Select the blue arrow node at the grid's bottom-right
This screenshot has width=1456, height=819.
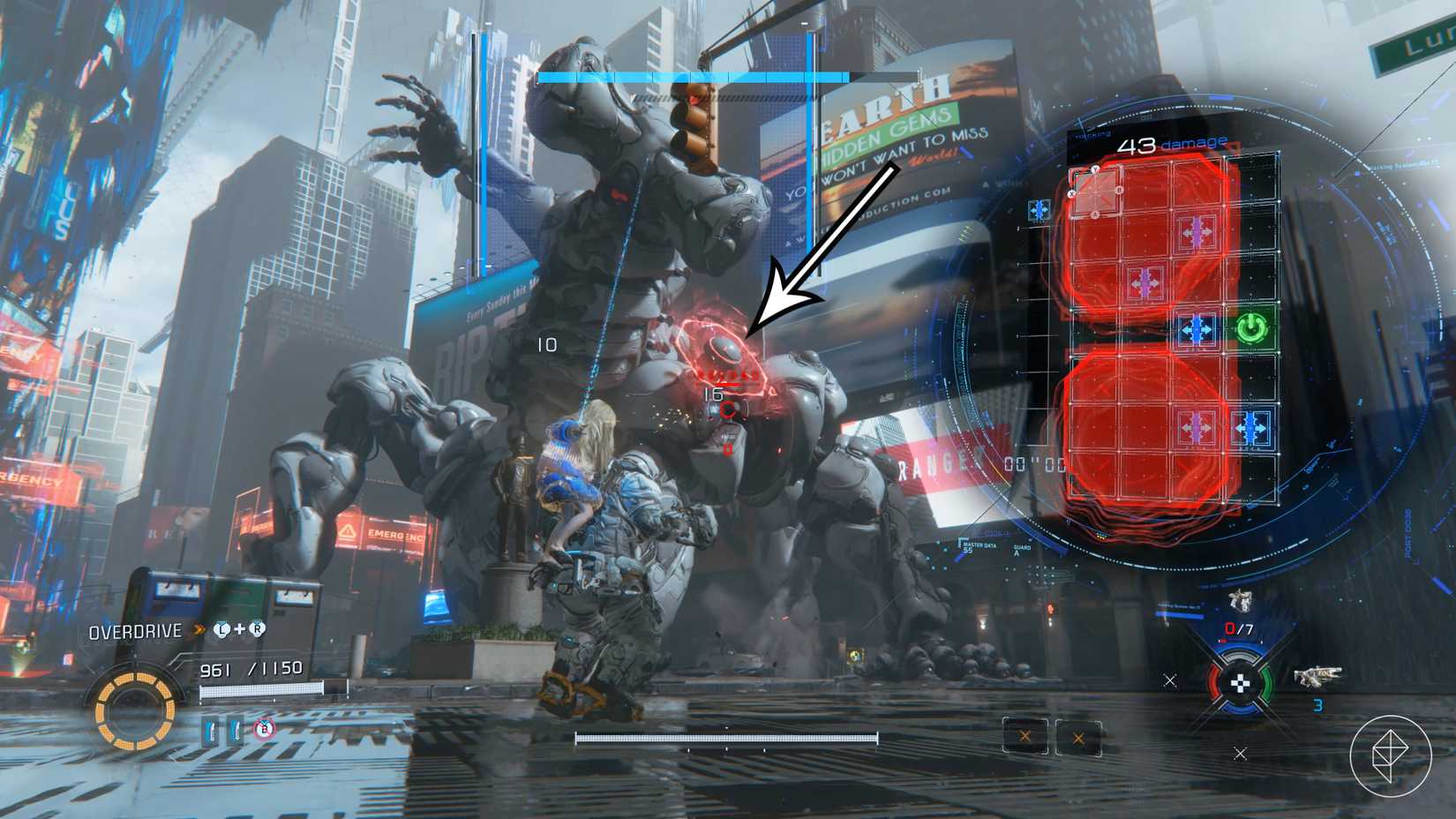(x=1249, y=427)
